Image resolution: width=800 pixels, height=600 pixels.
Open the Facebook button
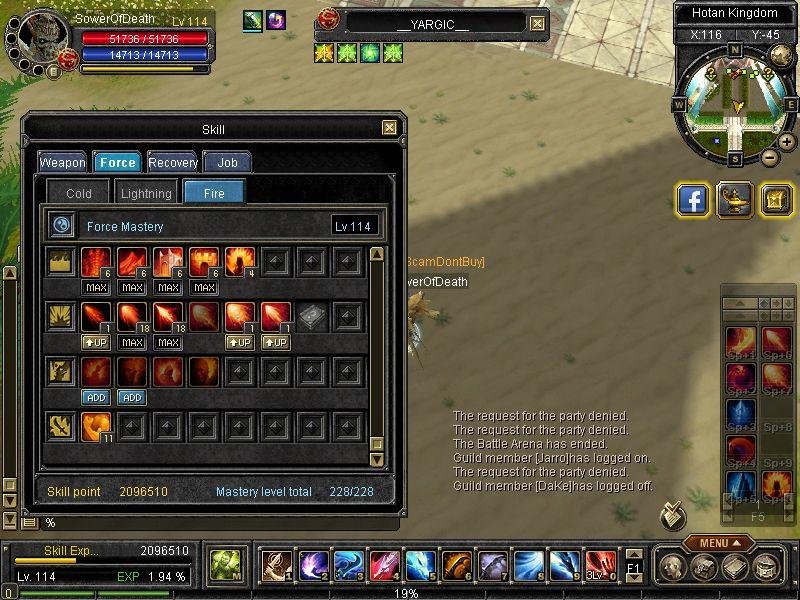click(693, 199)
